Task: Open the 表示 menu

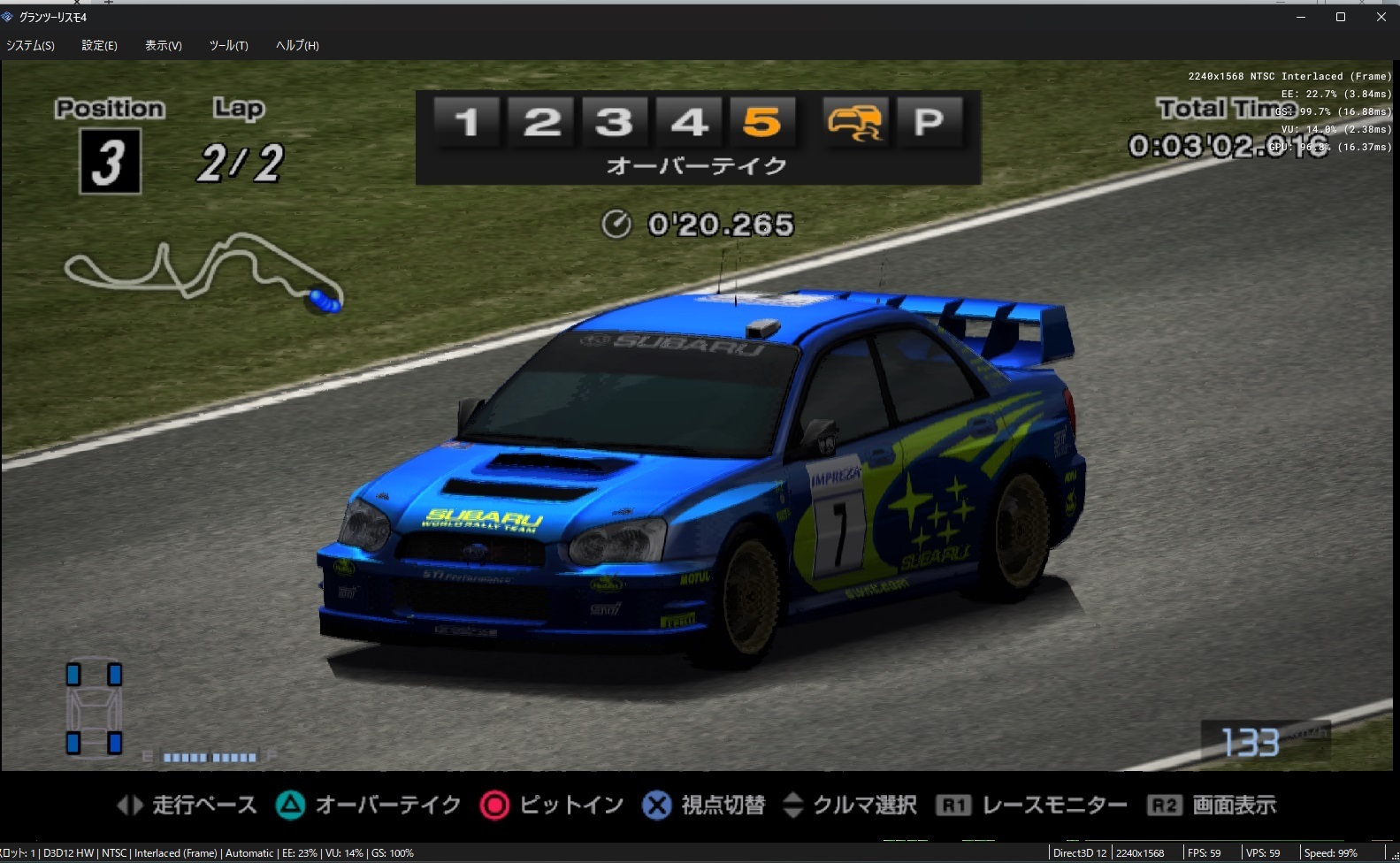Action: tap(164, 45)
